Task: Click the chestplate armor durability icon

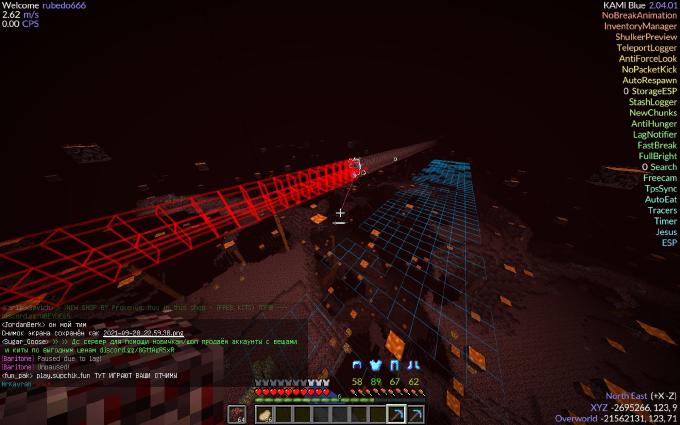Action: 377,365
